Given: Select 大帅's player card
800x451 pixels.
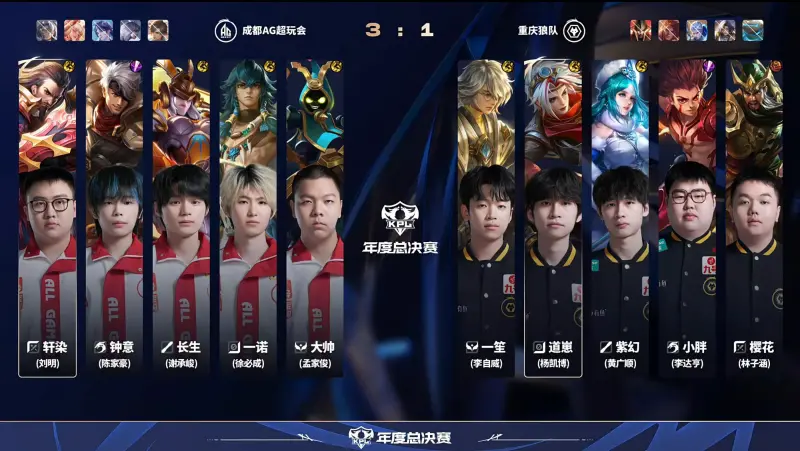Looking at the screenshot, I should pos(315,218).
